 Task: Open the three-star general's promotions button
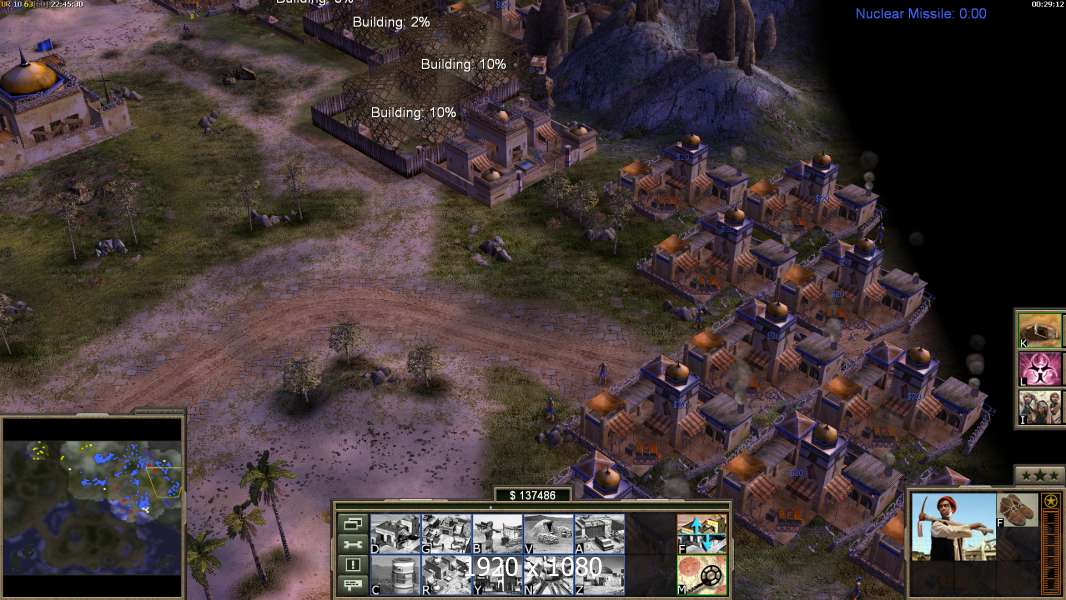pyautogui.click(x=1039, y=475)
